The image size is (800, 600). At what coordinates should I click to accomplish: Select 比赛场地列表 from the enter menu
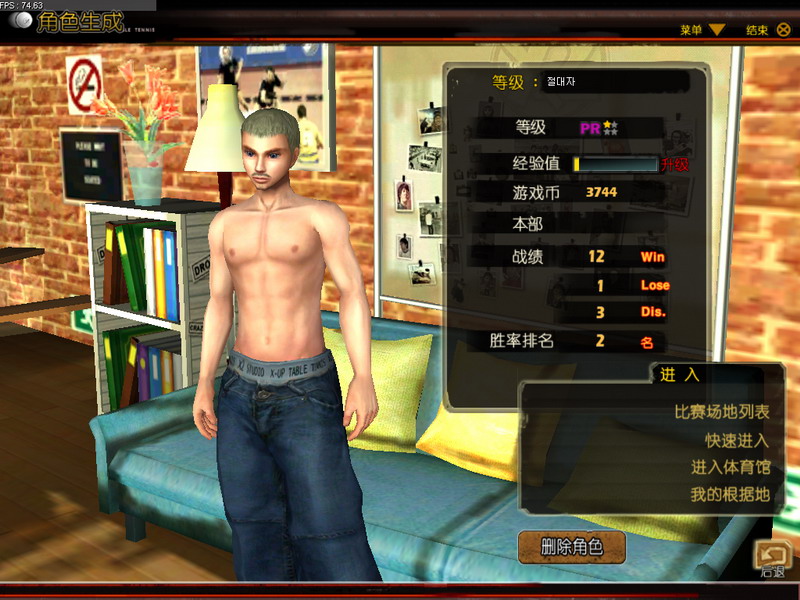click(722, 412)
